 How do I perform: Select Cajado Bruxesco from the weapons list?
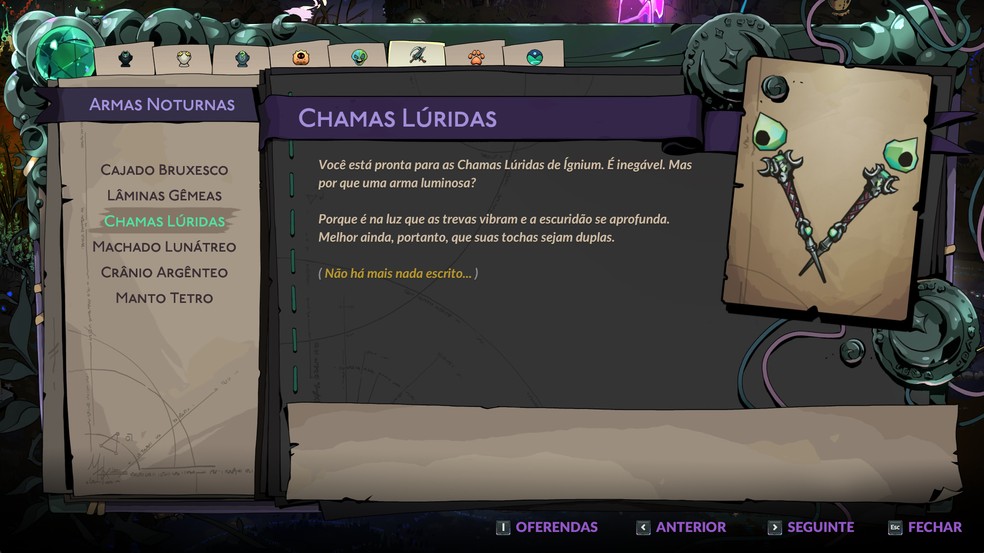(x=164, y=170)
